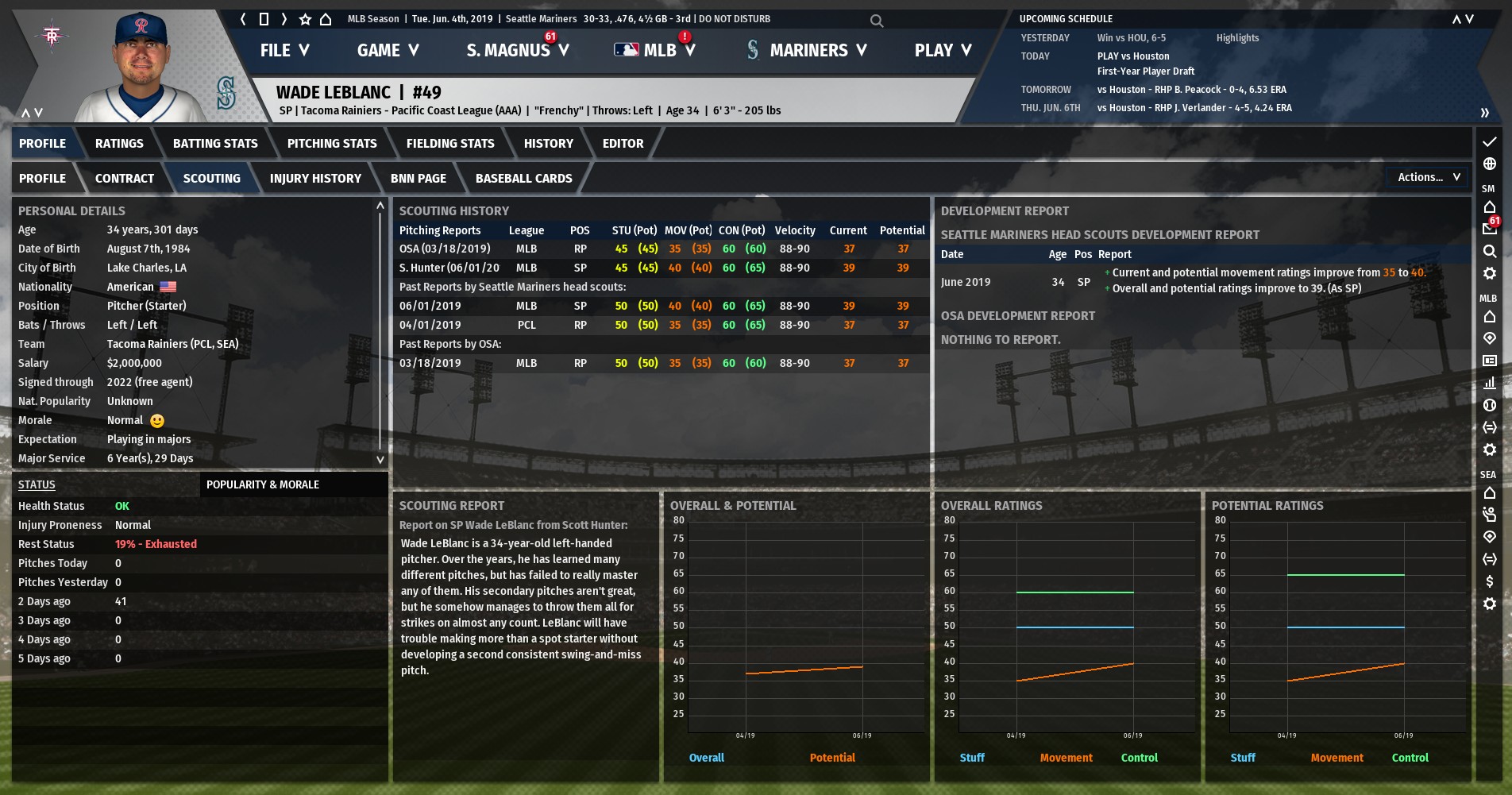Open the player HISTORY tab

pos(548,144)
